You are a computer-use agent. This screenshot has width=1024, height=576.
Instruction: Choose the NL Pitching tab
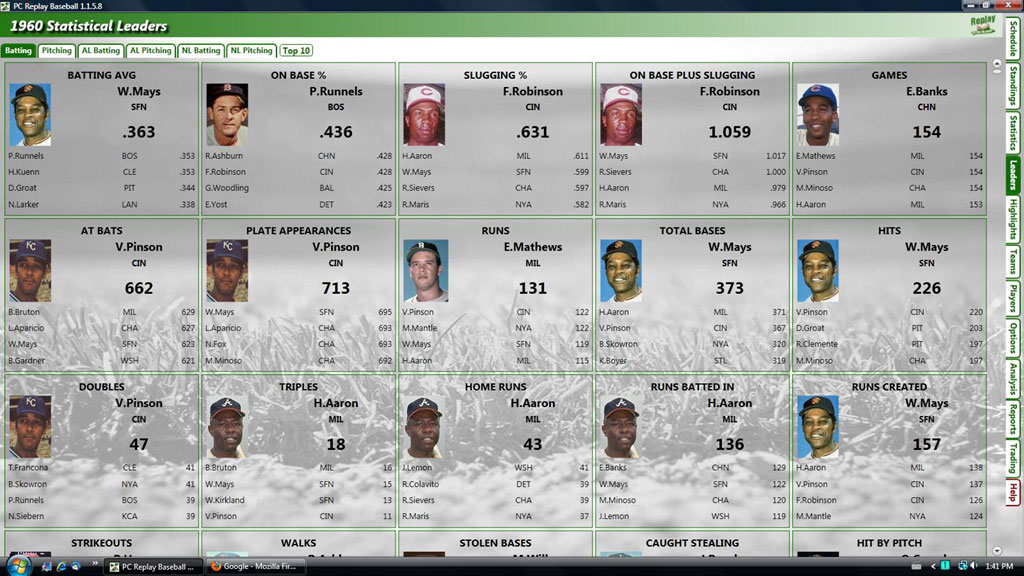click(252, 50)
